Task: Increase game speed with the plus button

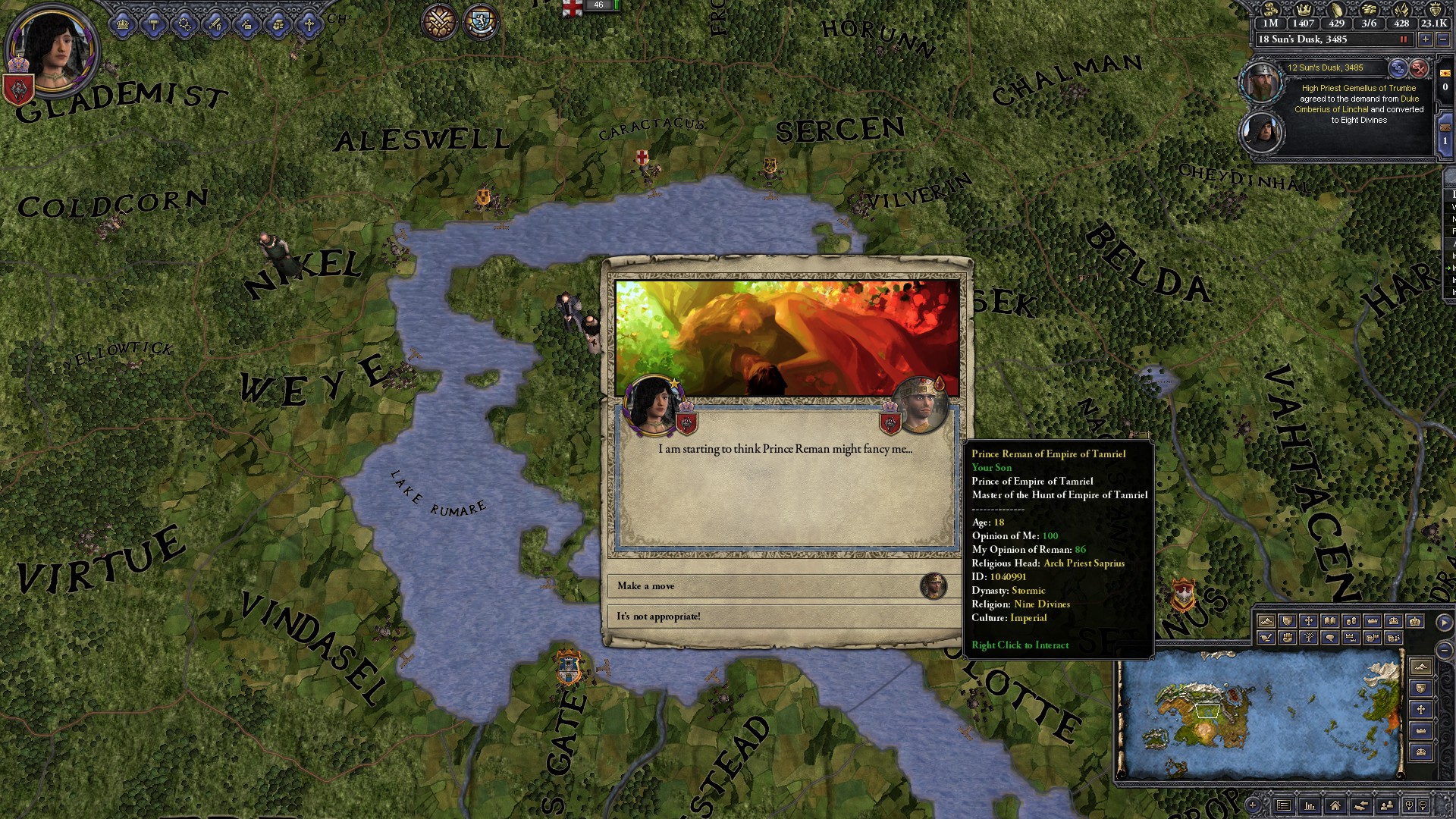Action: coord(1426,39)
